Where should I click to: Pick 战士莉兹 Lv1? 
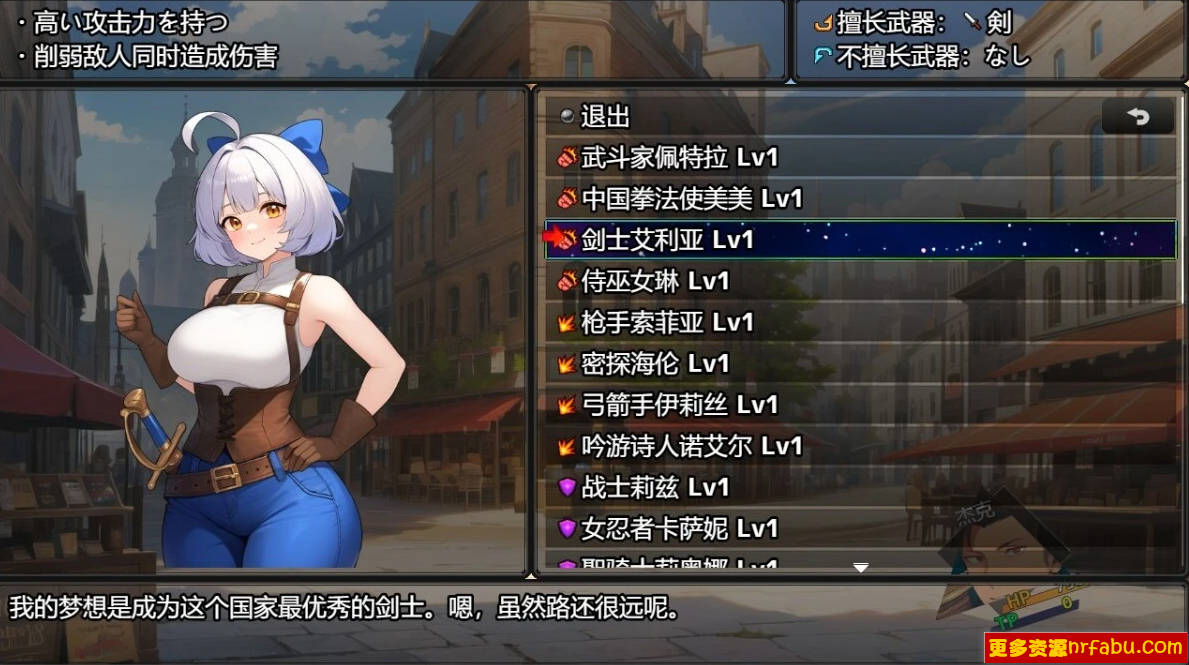coord(655,488)
